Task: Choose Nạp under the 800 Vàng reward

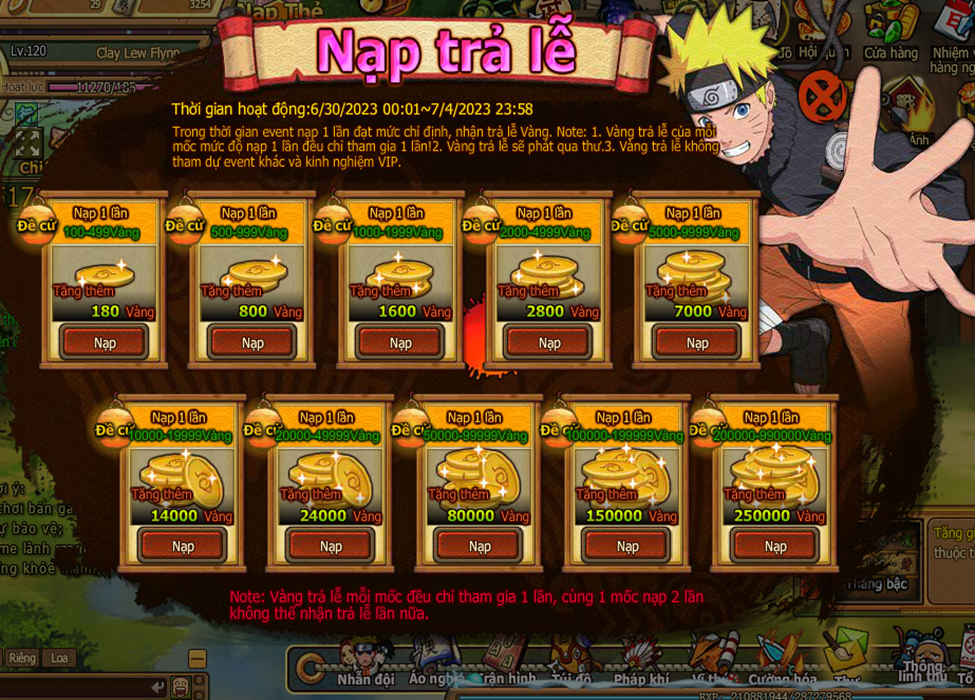Action: point(253,343)
